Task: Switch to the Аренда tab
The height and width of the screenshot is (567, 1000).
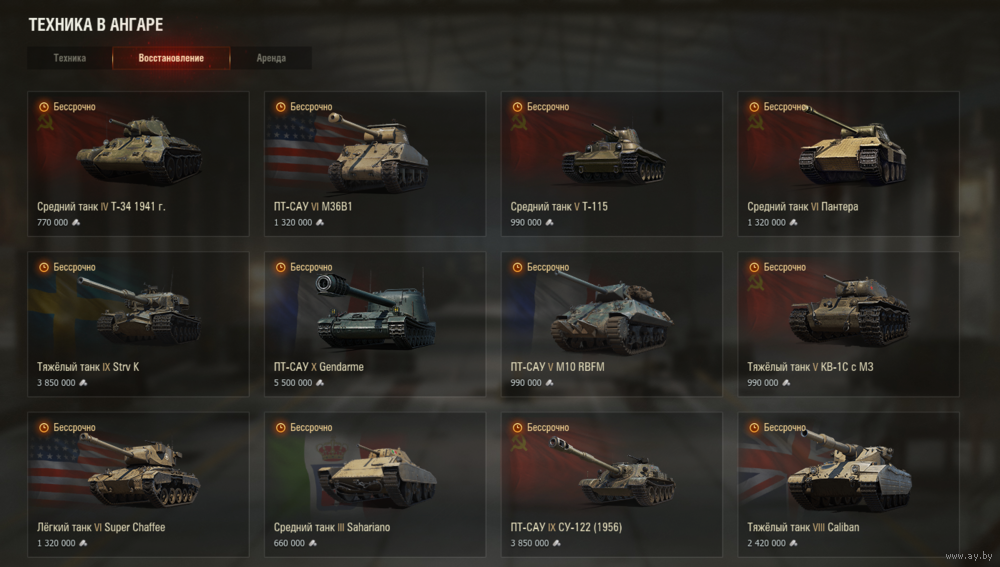Action: tap(271, 58)
